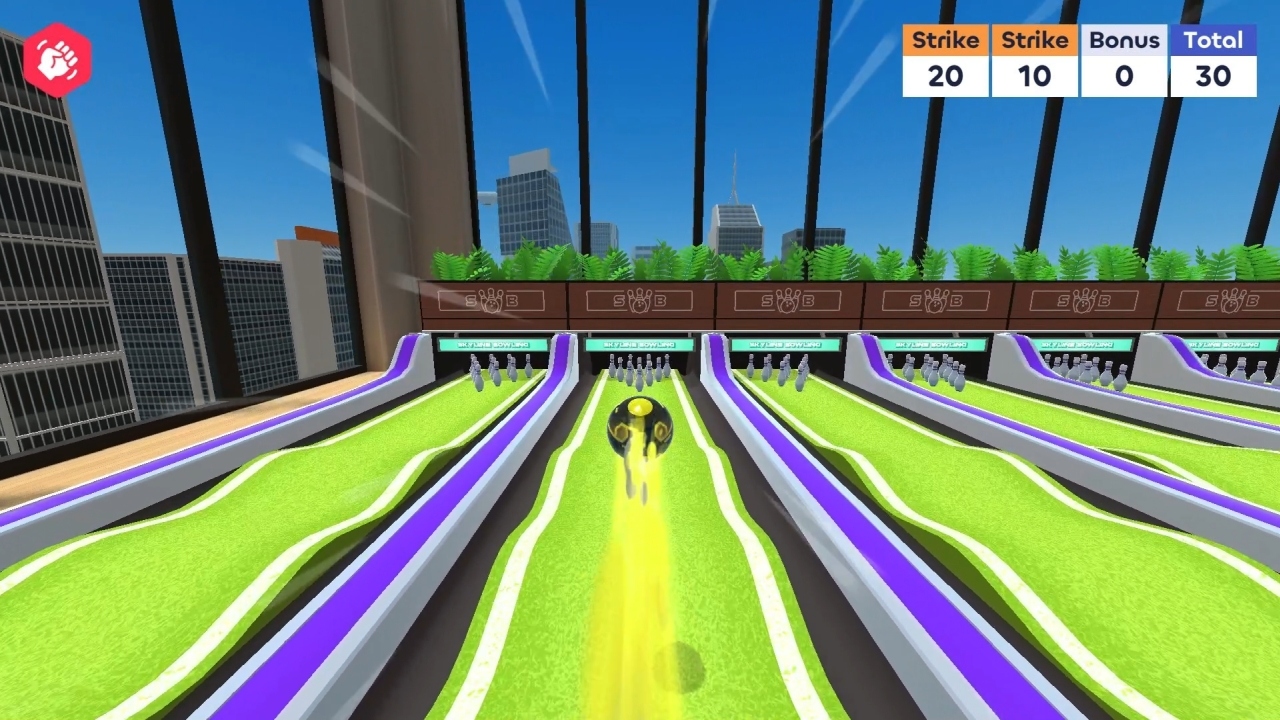Click the score value 10
This screenshot has width=1280, height=720.
point(1033,76)
